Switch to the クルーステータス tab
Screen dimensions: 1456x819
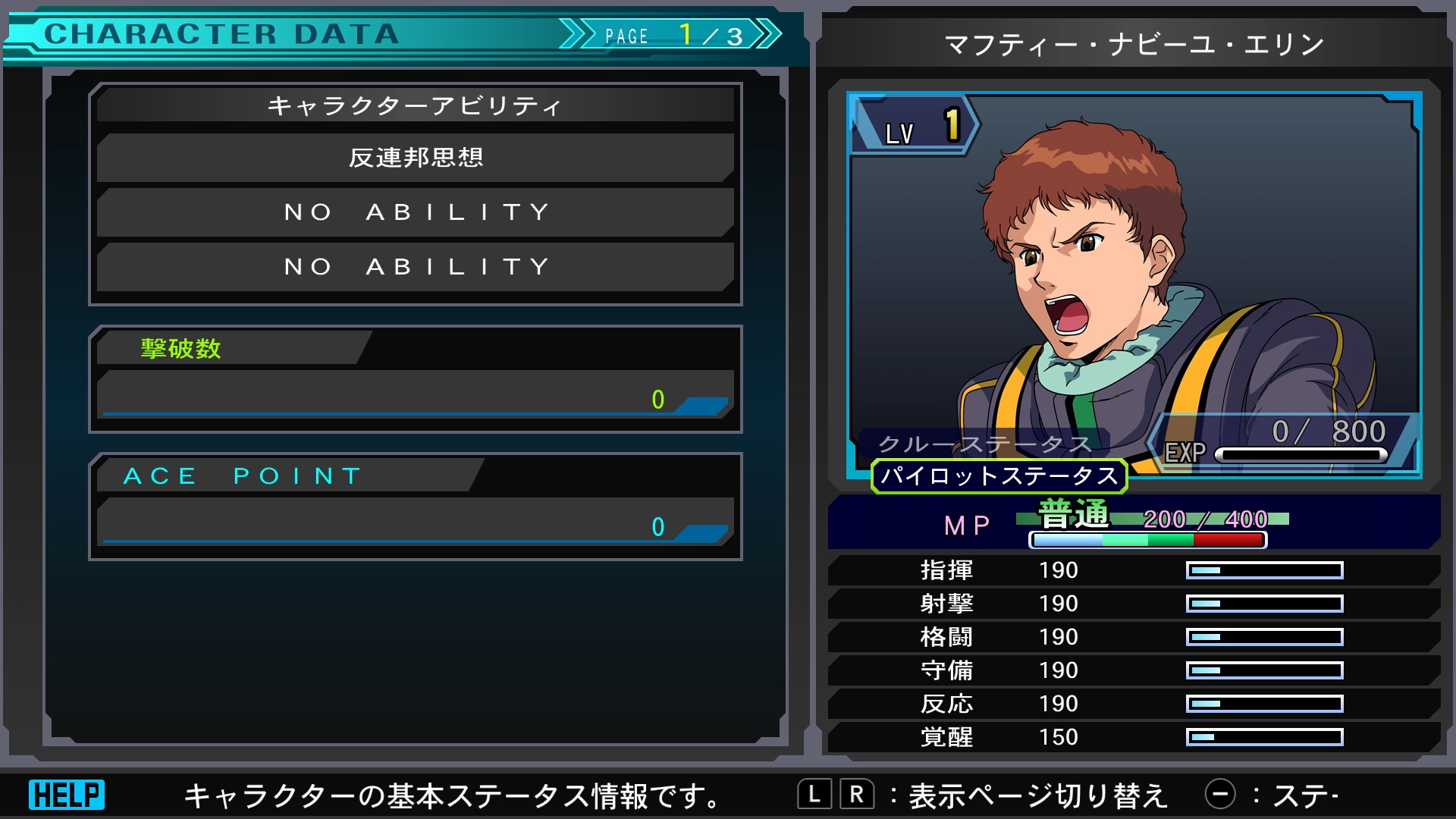click(984, 444)
